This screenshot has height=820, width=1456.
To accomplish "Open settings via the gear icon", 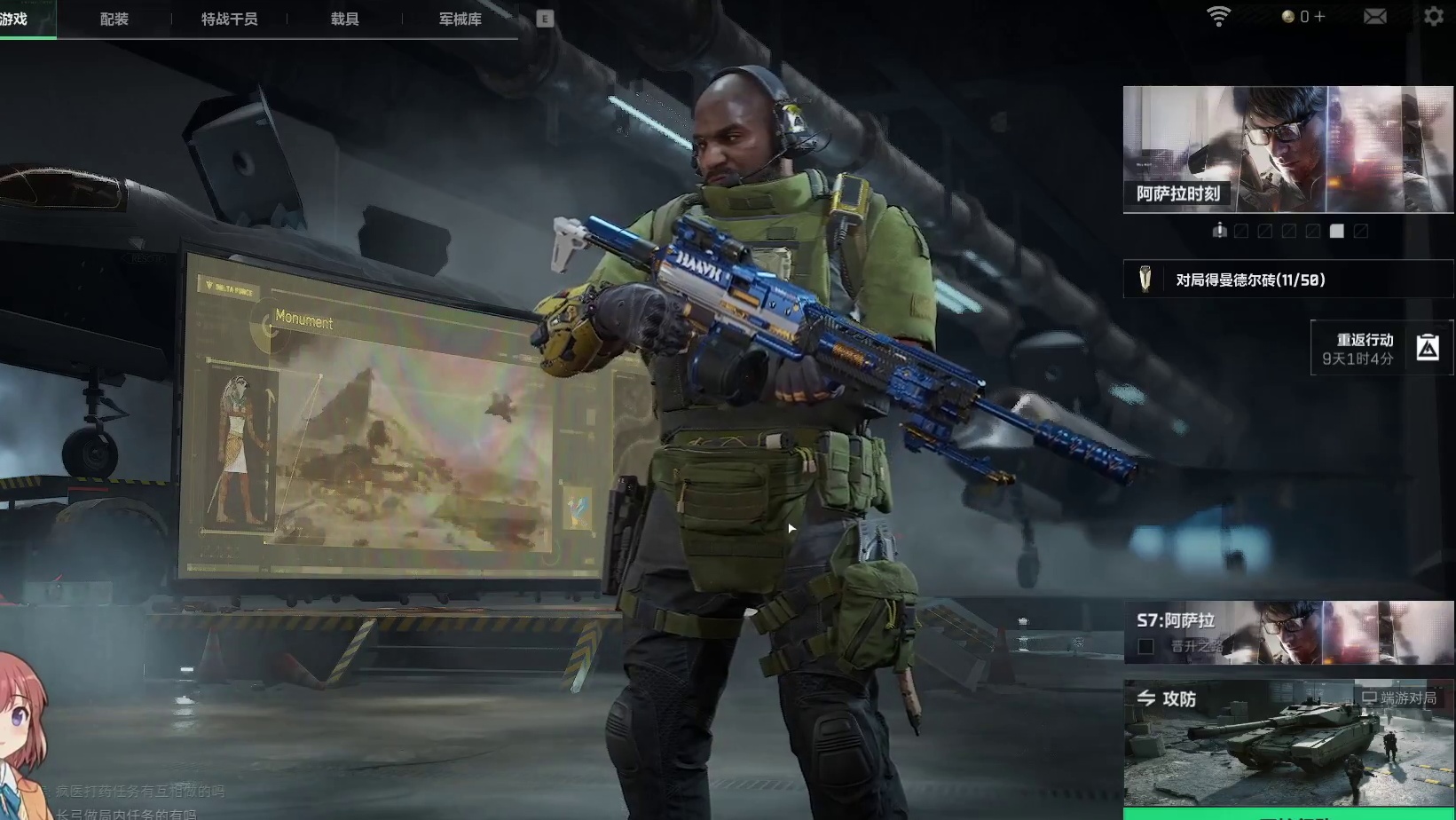I will (x=1434, y=17).
